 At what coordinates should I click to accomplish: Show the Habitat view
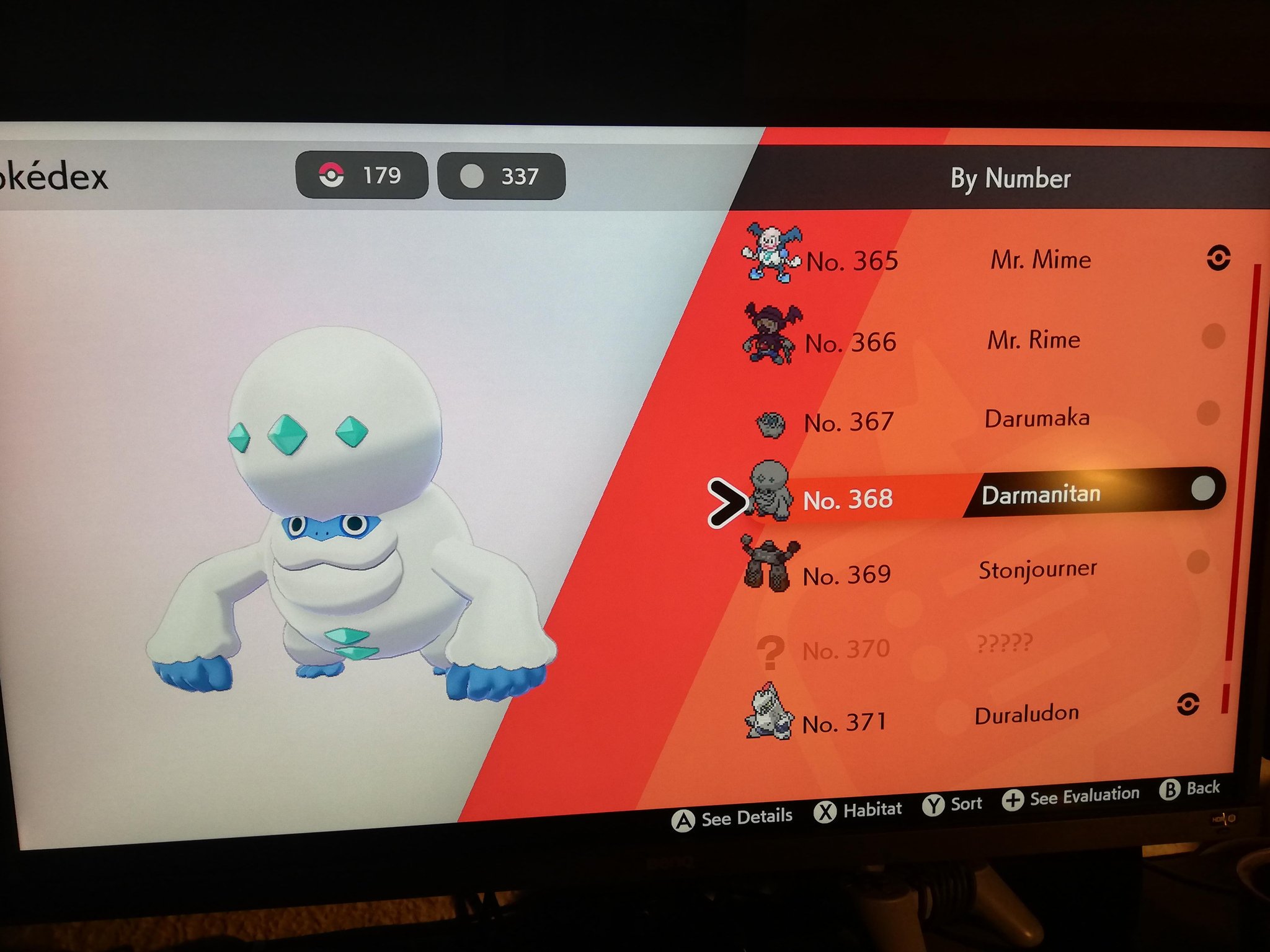click(x=858, y=810)
